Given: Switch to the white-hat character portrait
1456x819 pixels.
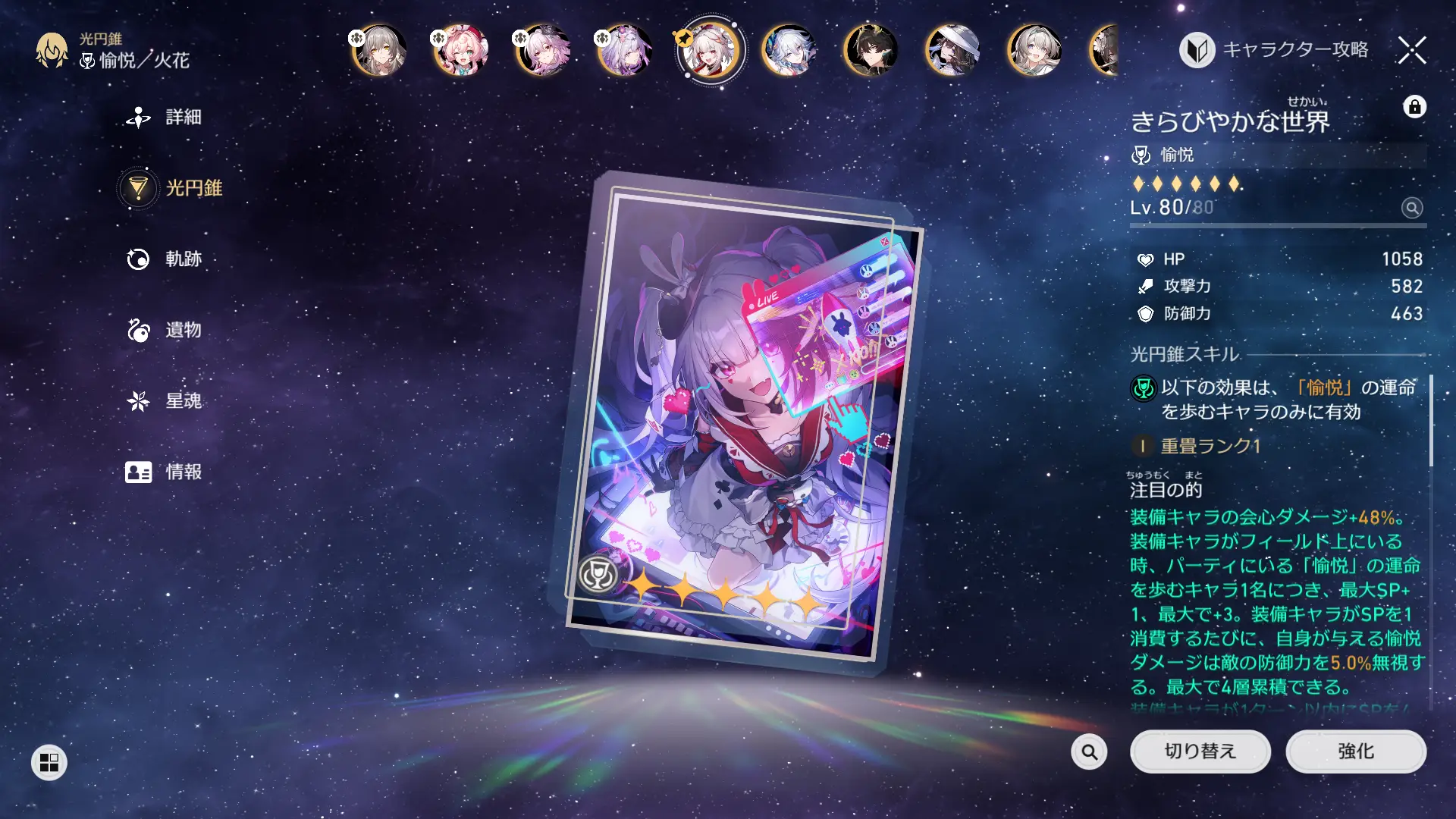Looking at the screenshot, I should (952, 51).
